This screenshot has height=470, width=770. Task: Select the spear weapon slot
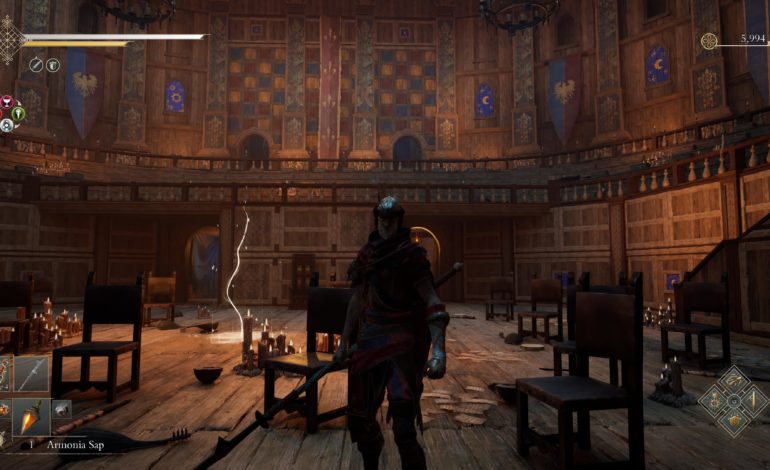coord(30,374)
